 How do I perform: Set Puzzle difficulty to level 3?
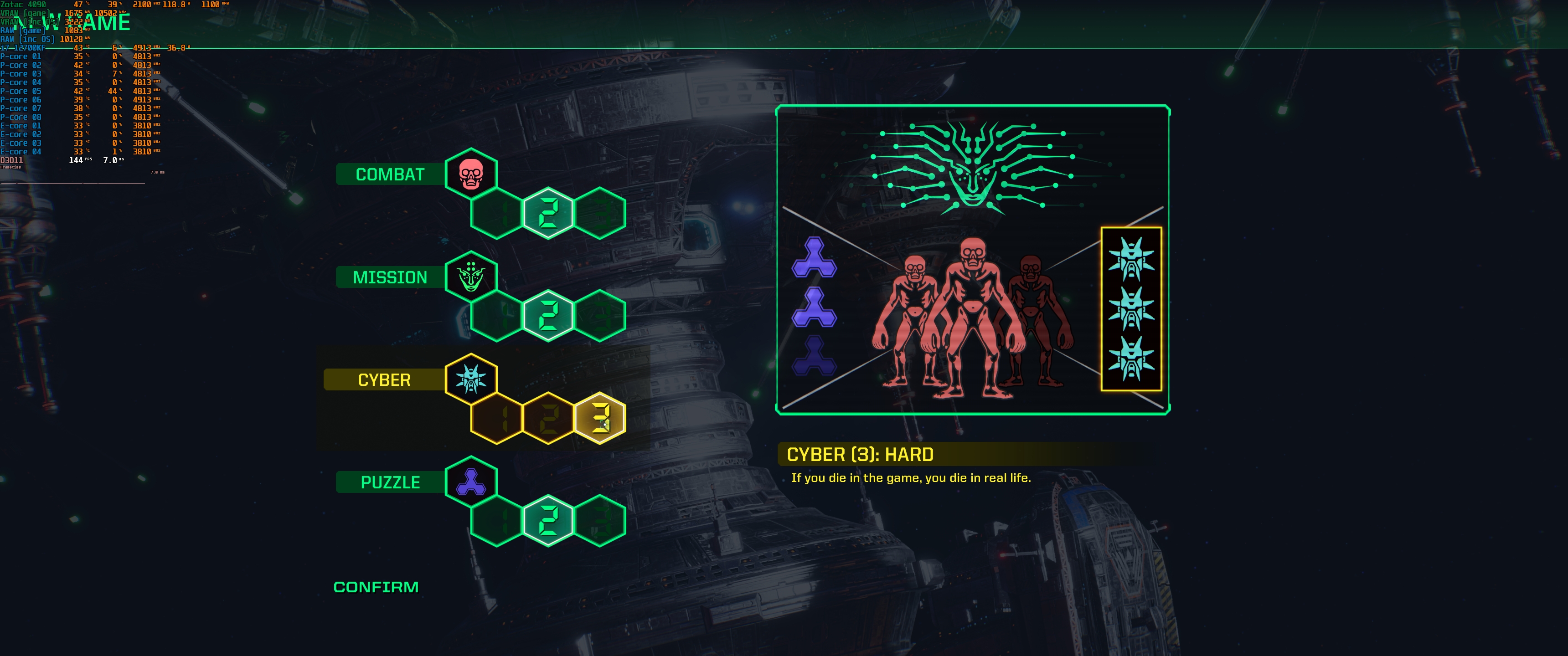pos(599,521)
